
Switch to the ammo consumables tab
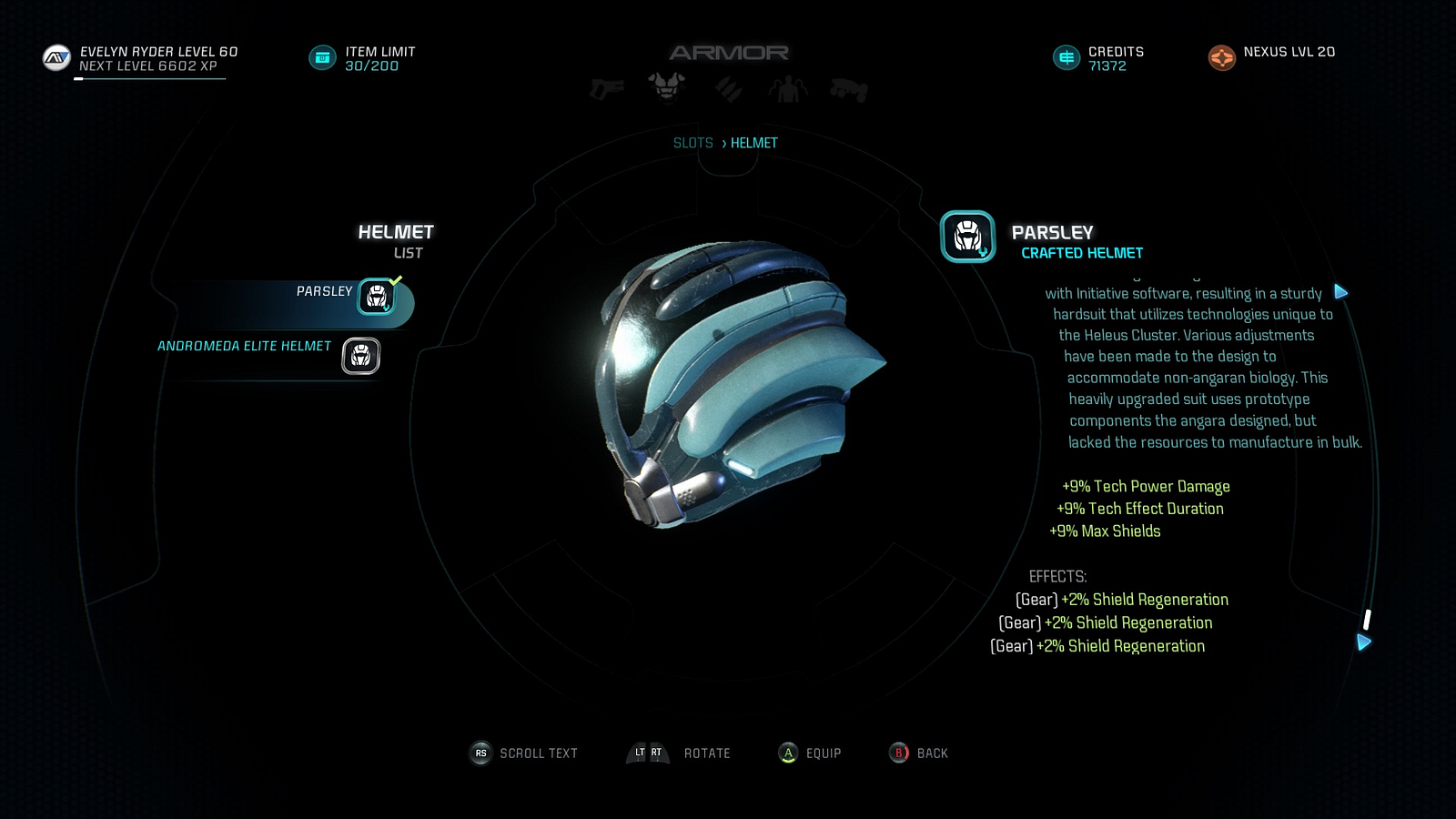click(x=728, y=88)
